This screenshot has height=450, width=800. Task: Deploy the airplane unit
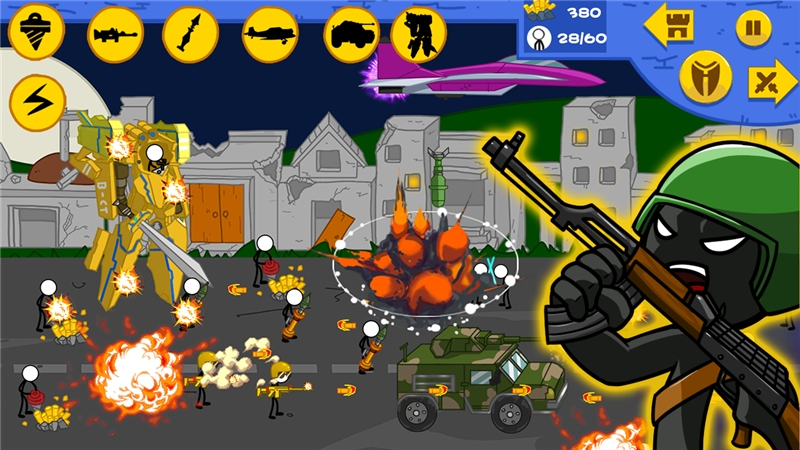pos(271,34)
